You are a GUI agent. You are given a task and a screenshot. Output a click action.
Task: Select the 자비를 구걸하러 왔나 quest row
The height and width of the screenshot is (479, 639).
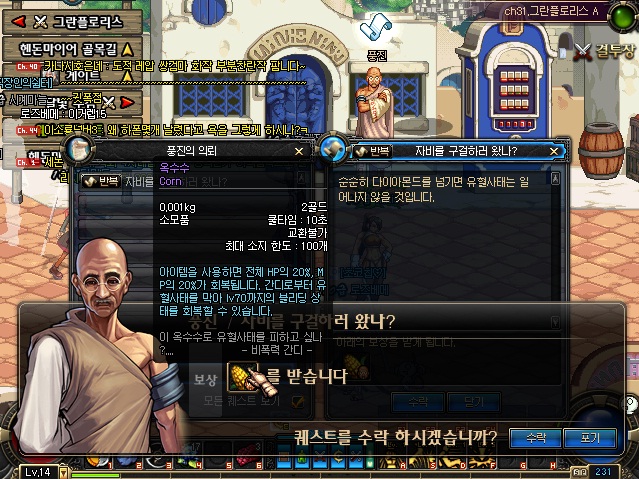tap(200, 181)
